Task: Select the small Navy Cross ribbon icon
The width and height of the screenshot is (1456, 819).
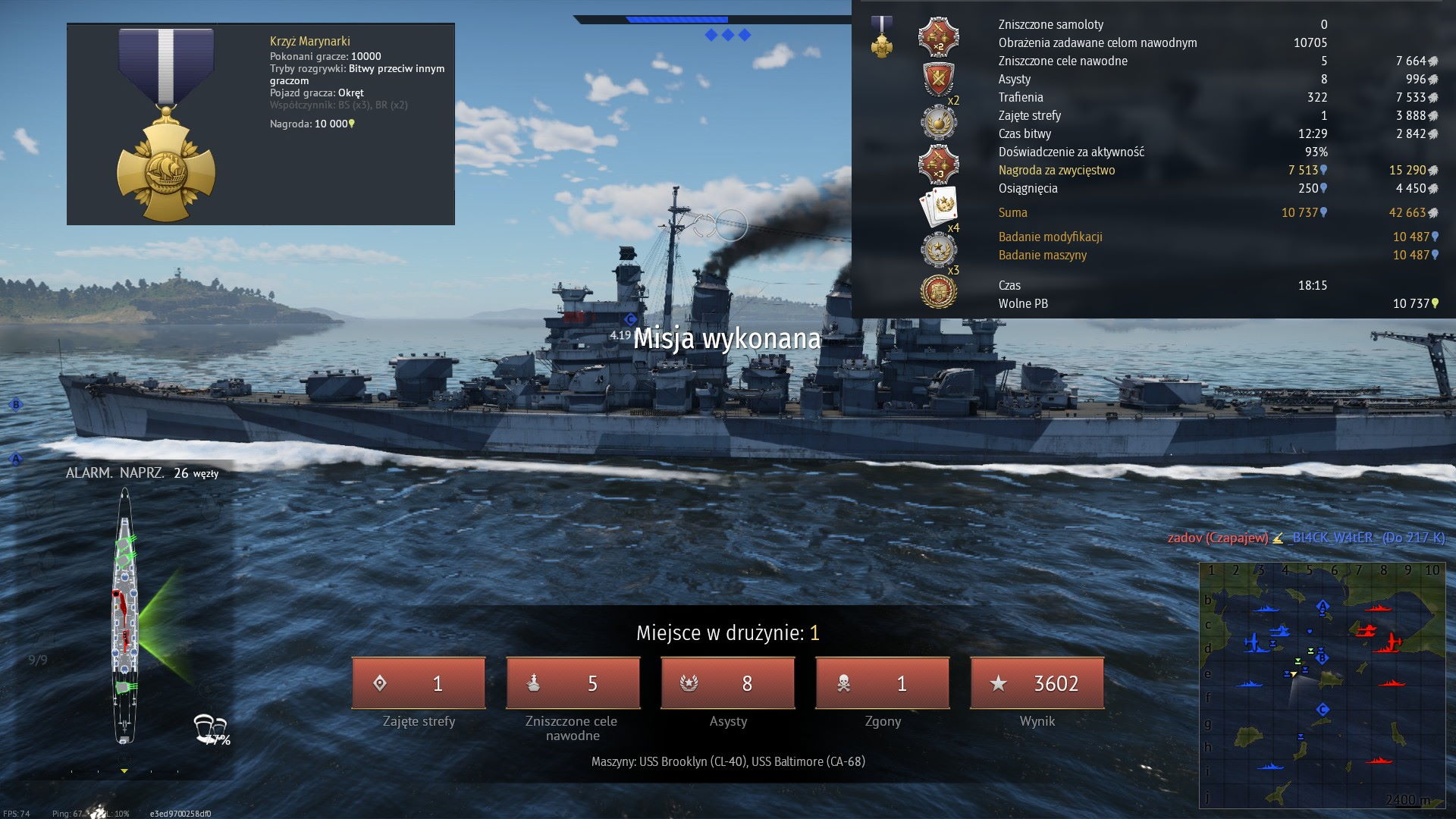Action: 881,37
